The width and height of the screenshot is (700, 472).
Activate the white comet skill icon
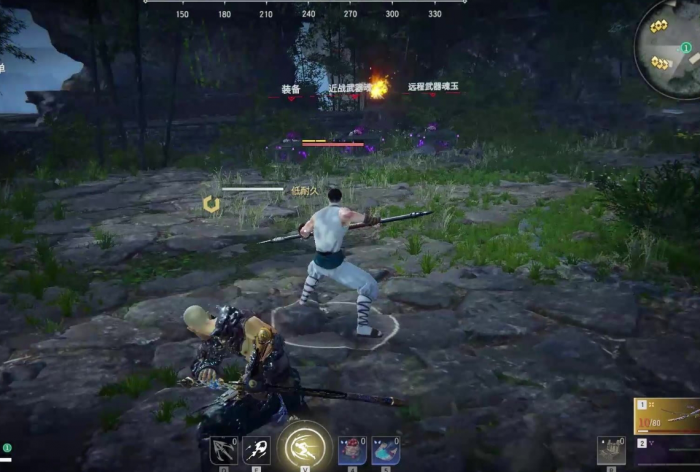pyautogui.click(x=257, y=451)
